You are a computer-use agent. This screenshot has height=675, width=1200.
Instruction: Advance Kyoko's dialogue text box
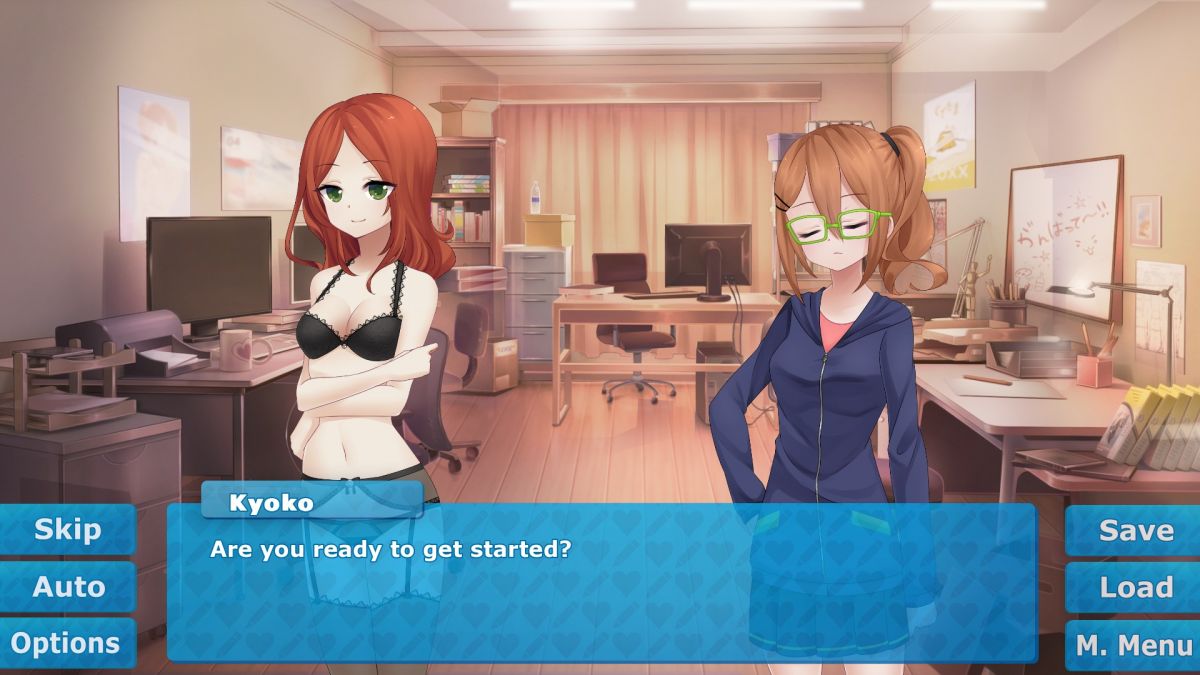pos(600,590)
